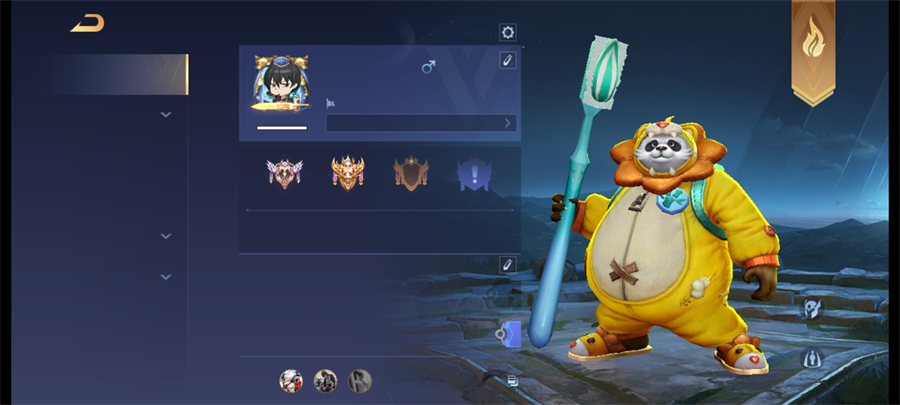The height and width of the screenshot is (405, 900).
Task: Select the blue exclamation mark badge
Action: [474, 173]
